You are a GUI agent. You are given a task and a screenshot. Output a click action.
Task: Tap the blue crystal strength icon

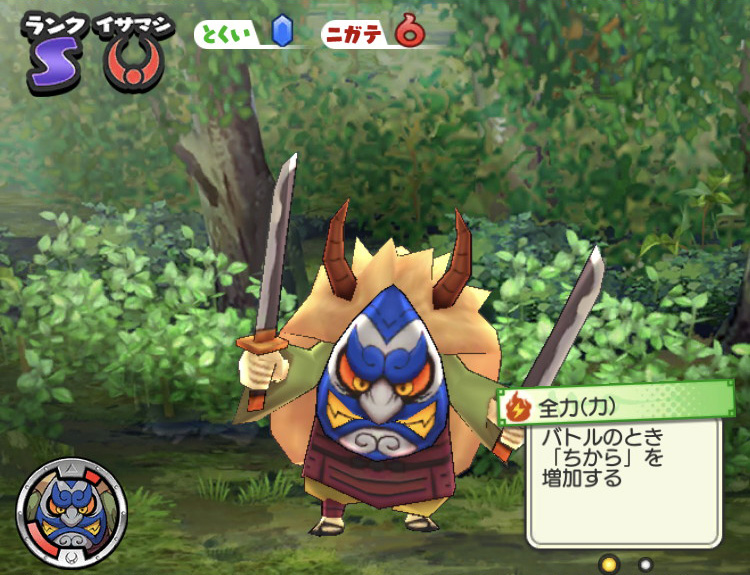tap(281, 33)
